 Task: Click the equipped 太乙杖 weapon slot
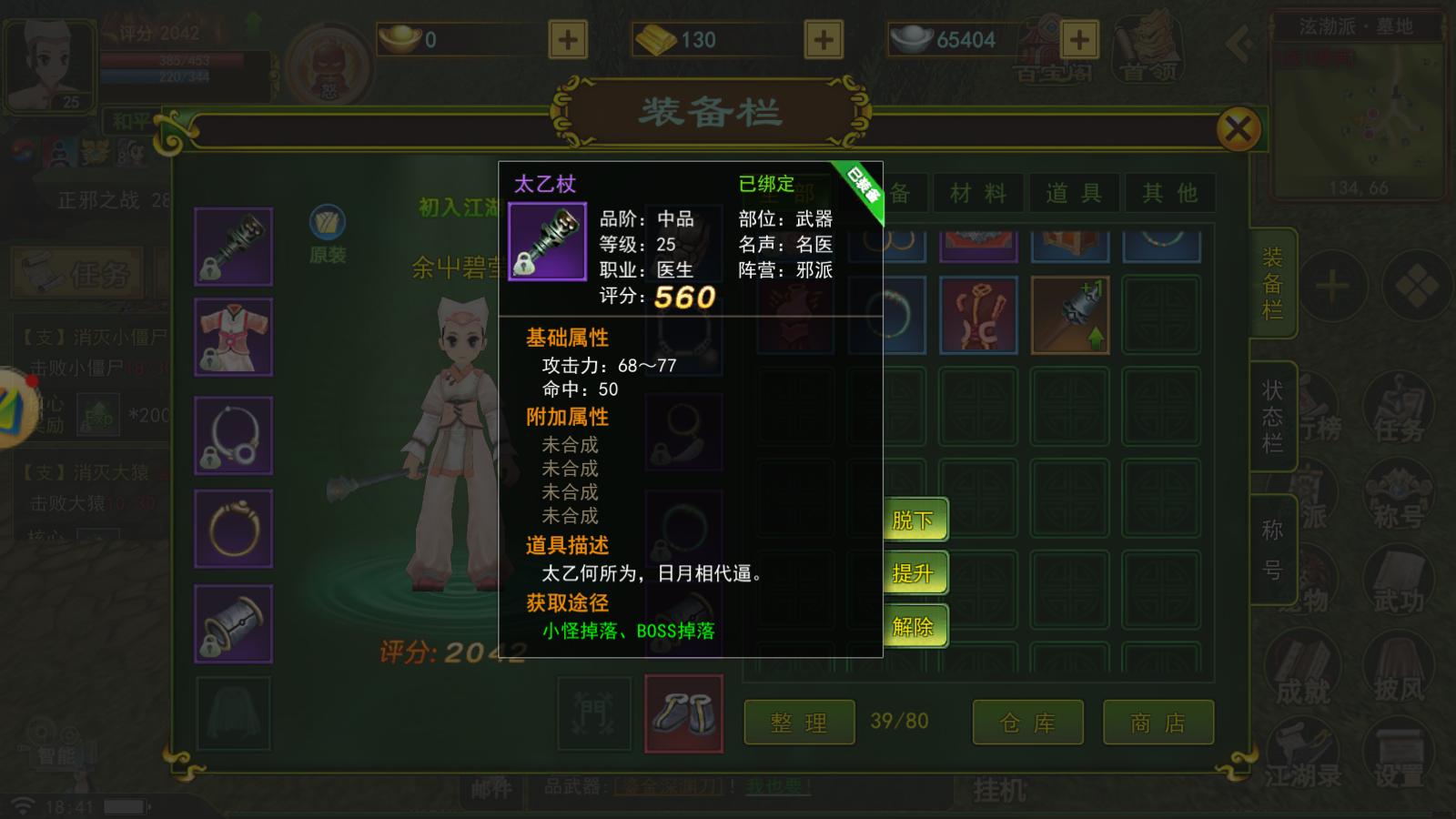point(233,246)
